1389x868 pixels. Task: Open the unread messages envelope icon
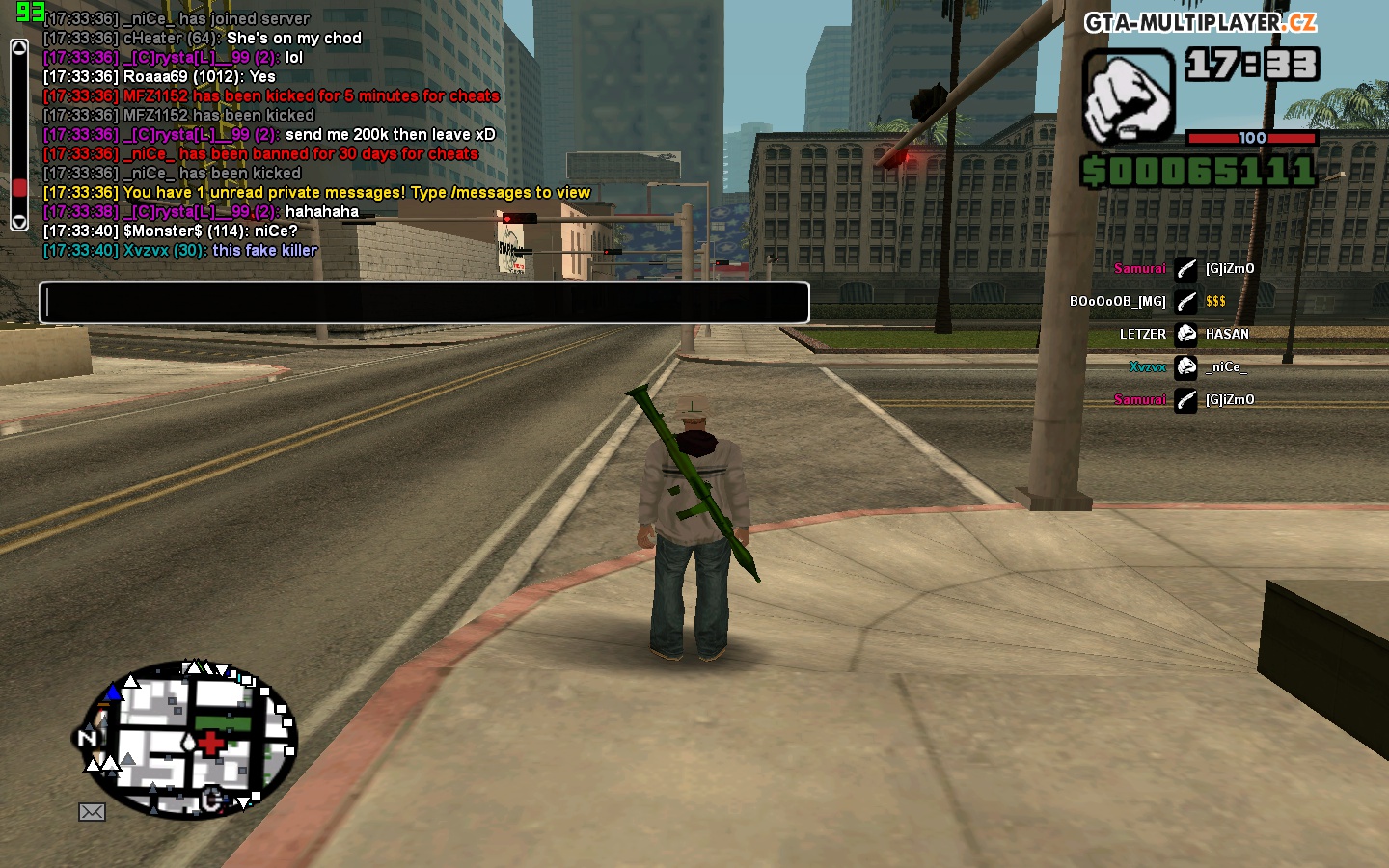[92, 812]
